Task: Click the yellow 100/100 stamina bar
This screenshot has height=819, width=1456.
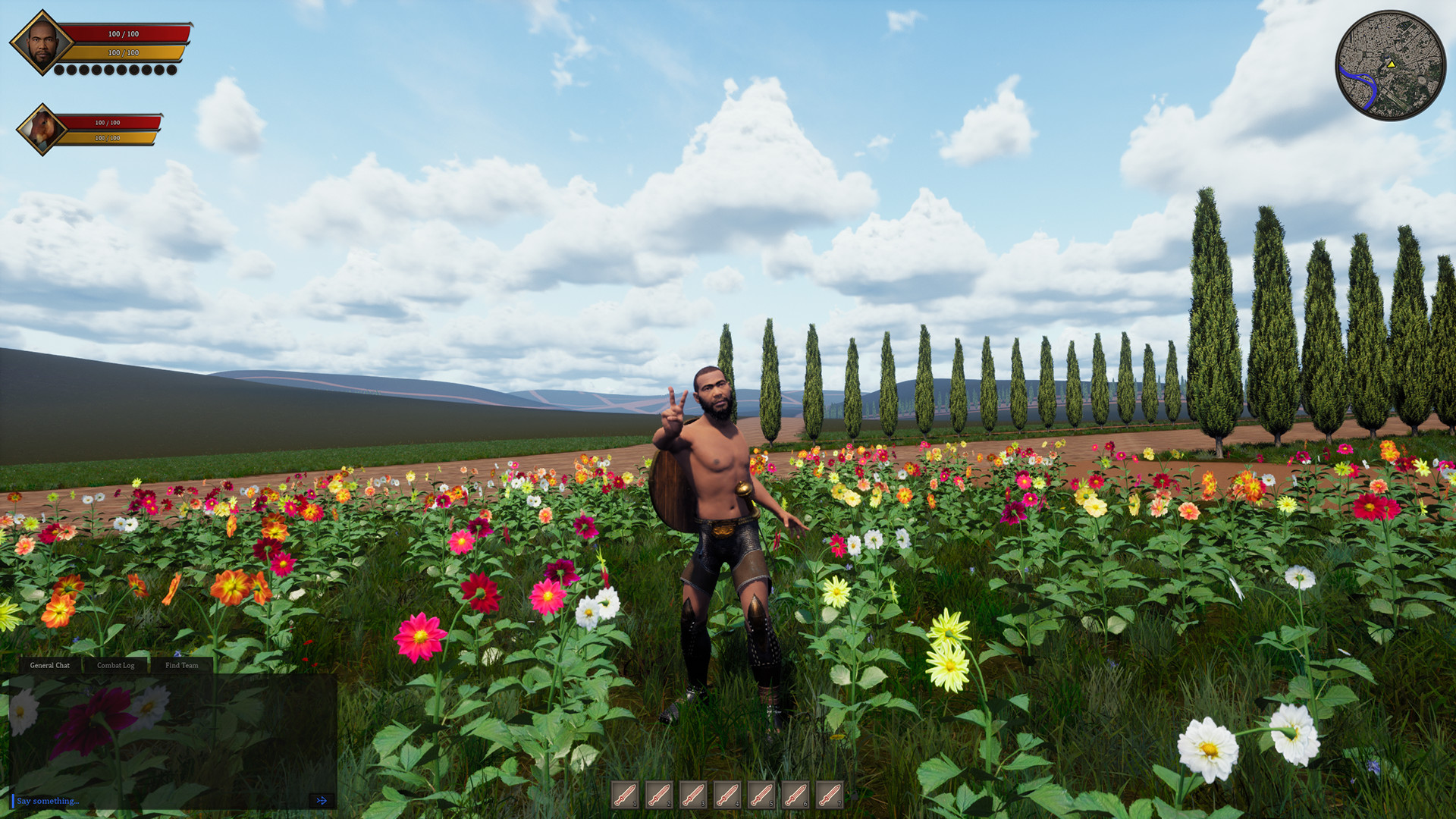Action: (x=125, y=54)
